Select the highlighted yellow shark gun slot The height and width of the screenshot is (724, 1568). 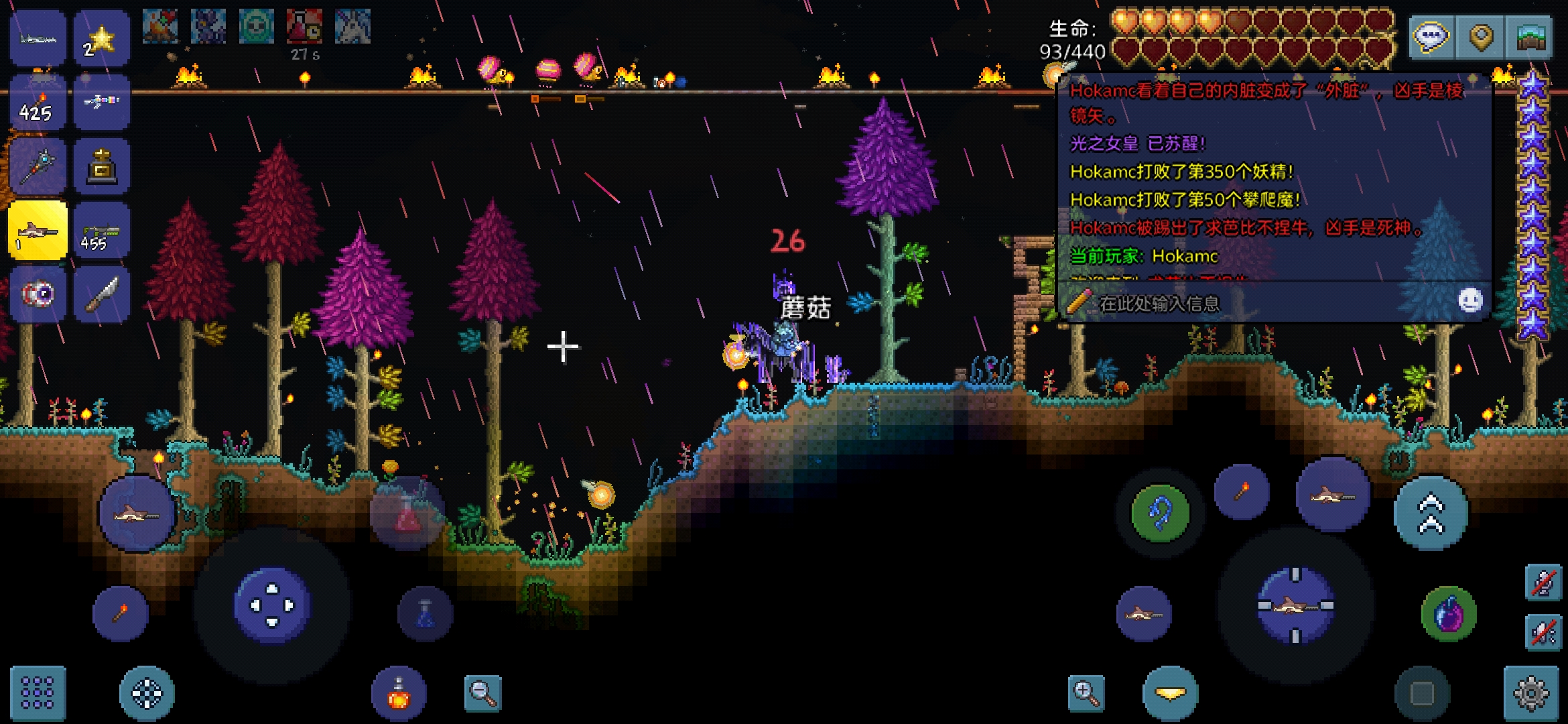click(38, 230)
